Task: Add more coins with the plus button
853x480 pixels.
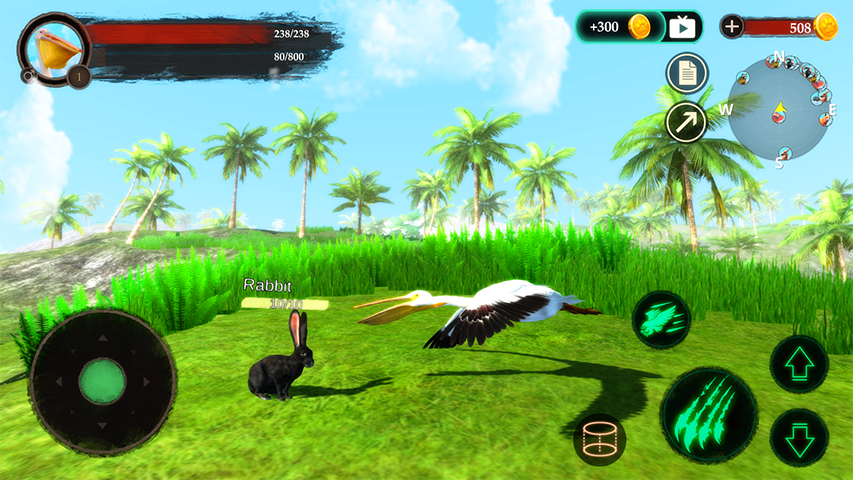Action: 732,27
